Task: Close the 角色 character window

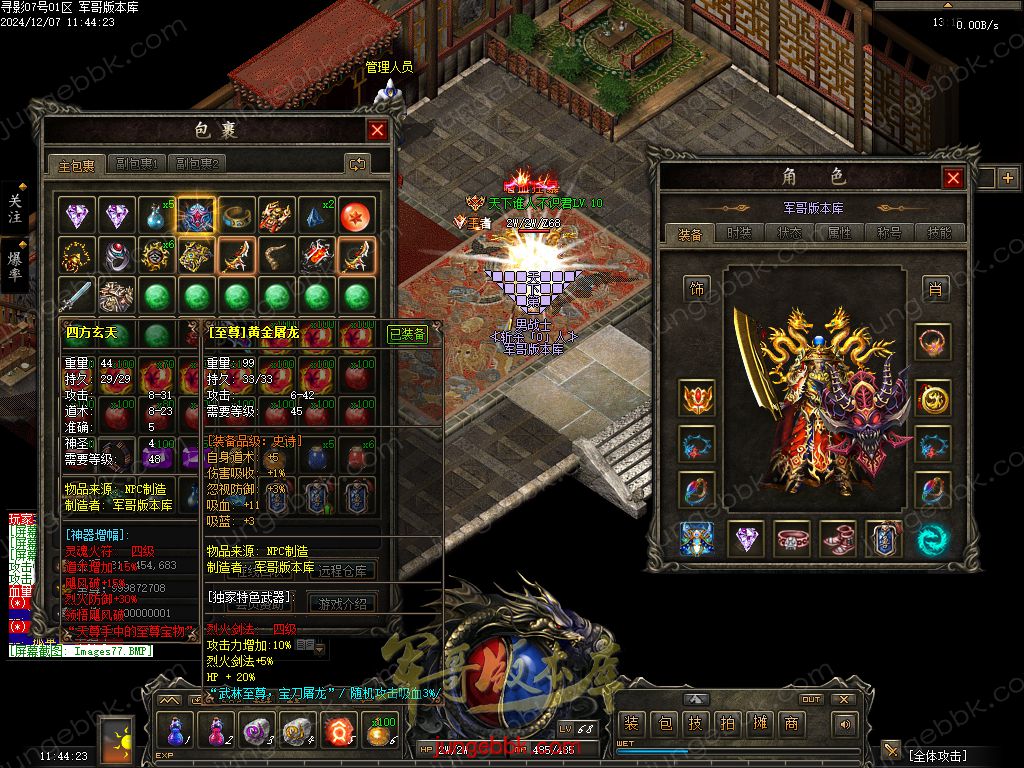Action: tap(953, 178)
